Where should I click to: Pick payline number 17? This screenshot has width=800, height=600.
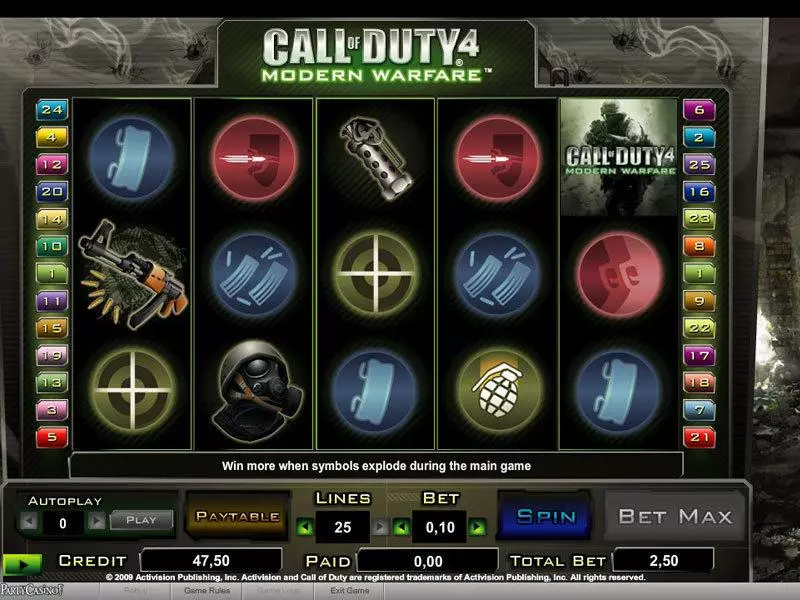[696, 355]
